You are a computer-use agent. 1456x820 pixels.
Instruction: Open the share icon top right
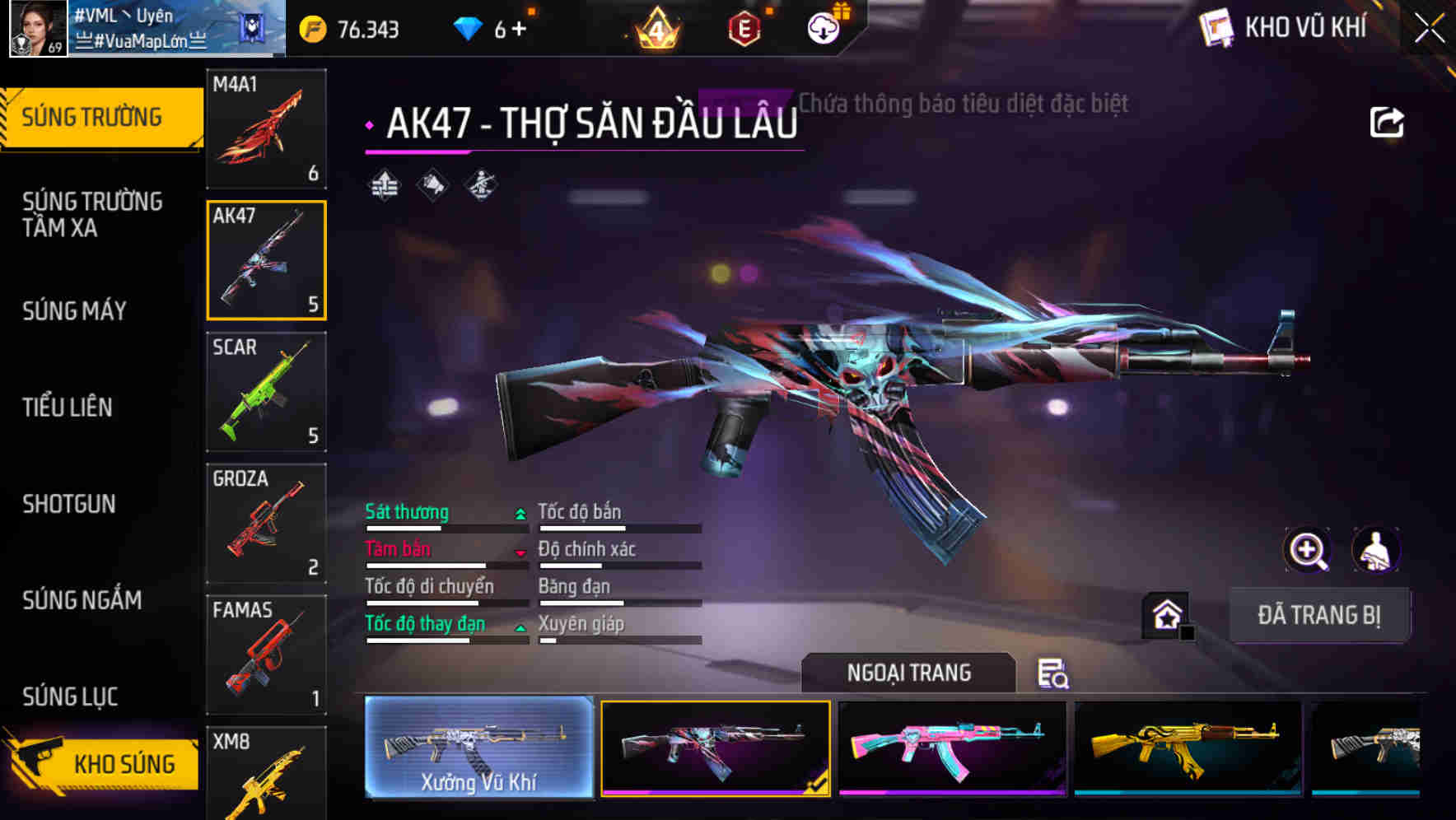point(1388,121)
